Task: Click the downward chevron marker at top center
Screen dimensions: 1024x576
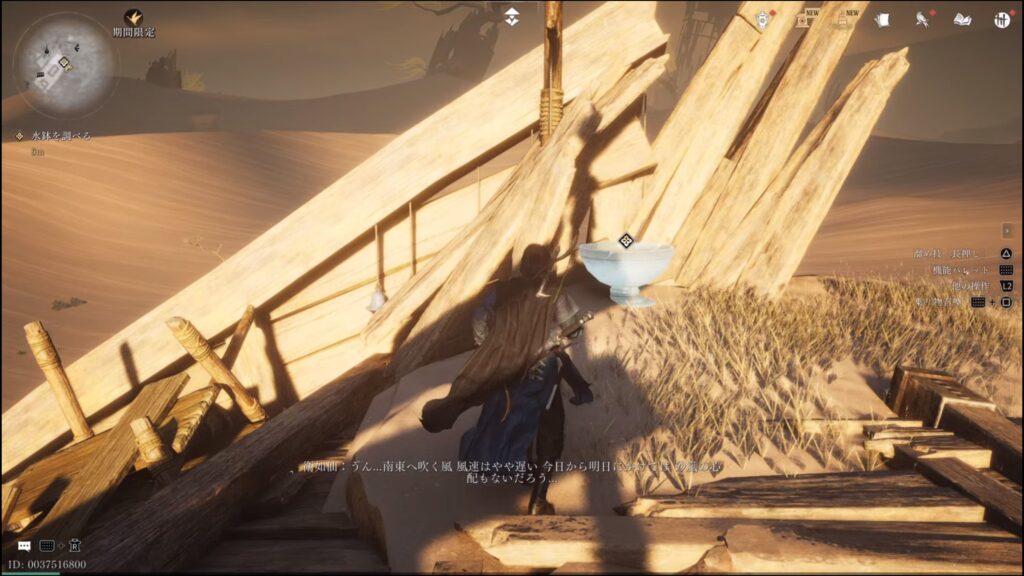Action: click(x=511, y=17)
